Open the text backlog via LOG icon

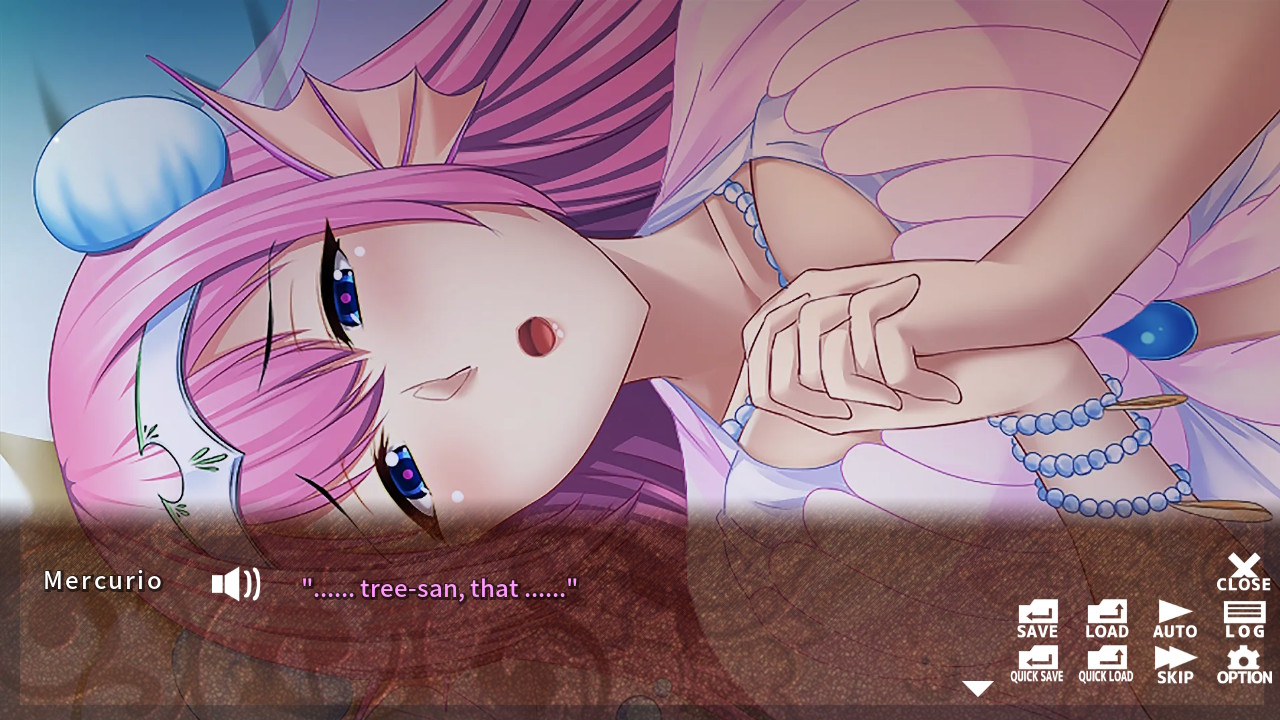point(1243,618)
